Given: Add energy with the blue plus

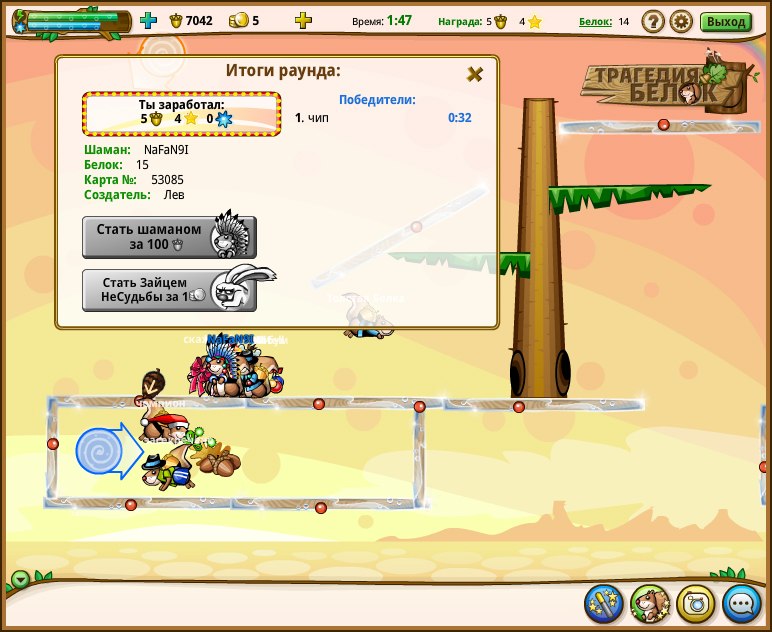Looking at the screenshot, I should tap(148, 20).
